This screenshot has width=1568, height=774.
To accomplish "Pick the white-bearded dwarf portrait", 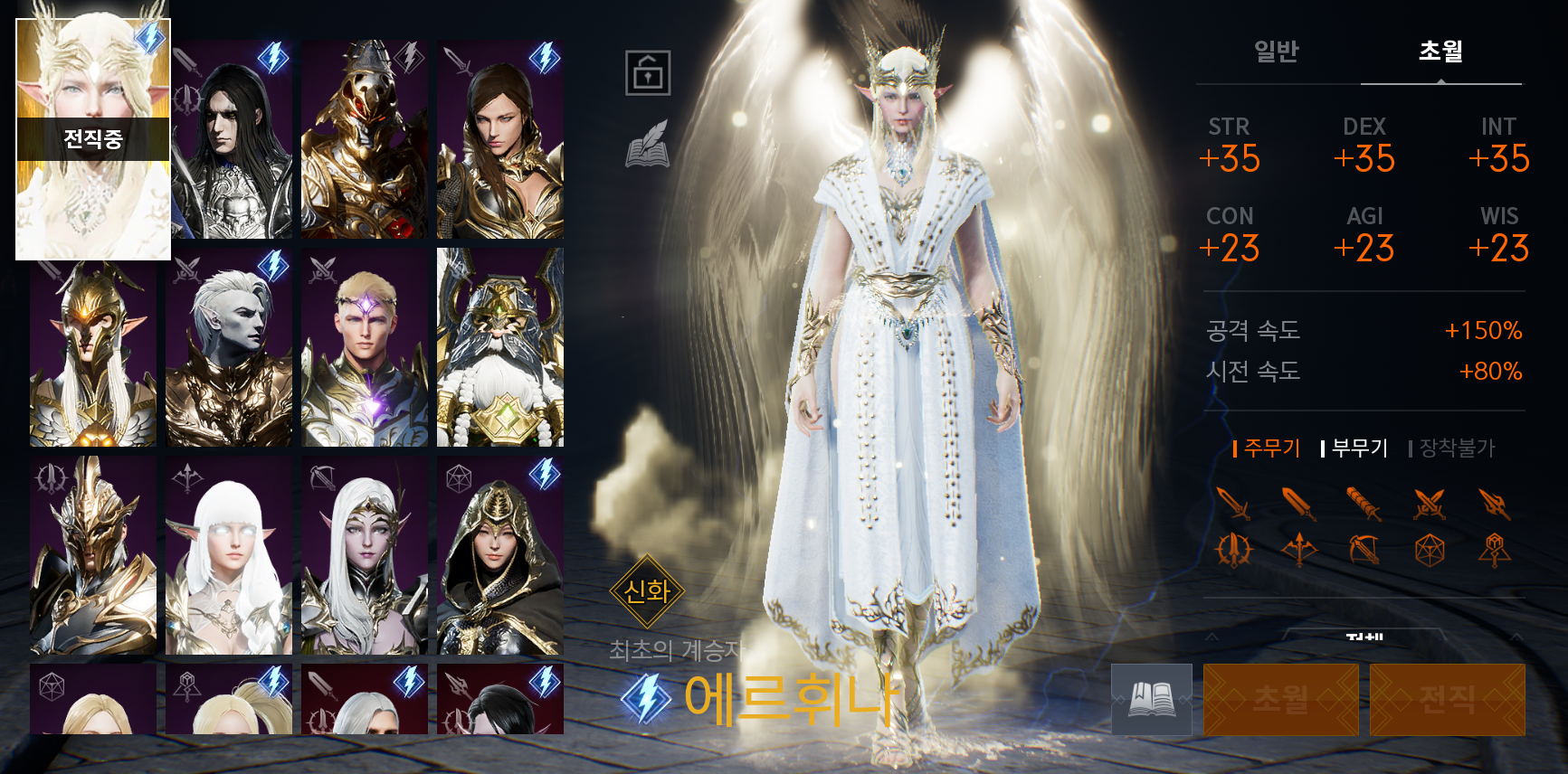I will tap(499, 347).
